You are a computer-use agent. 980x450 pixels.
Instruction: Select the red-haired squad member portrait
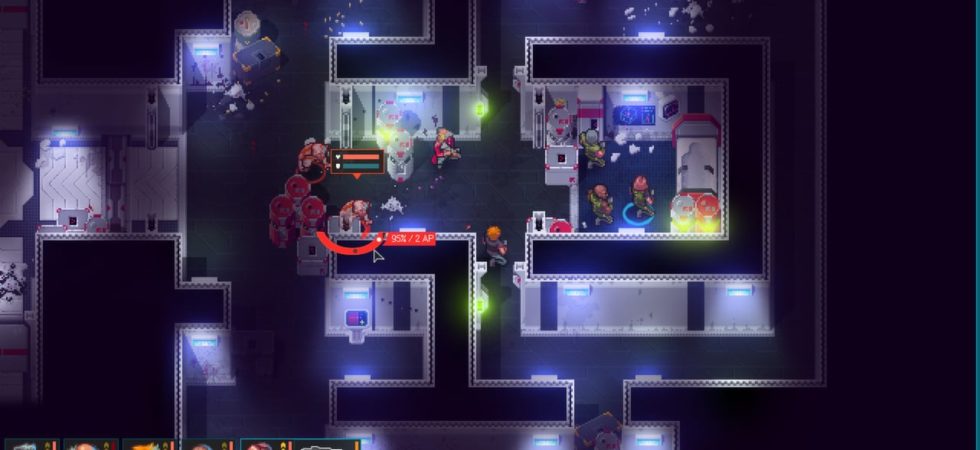[258, 445]
